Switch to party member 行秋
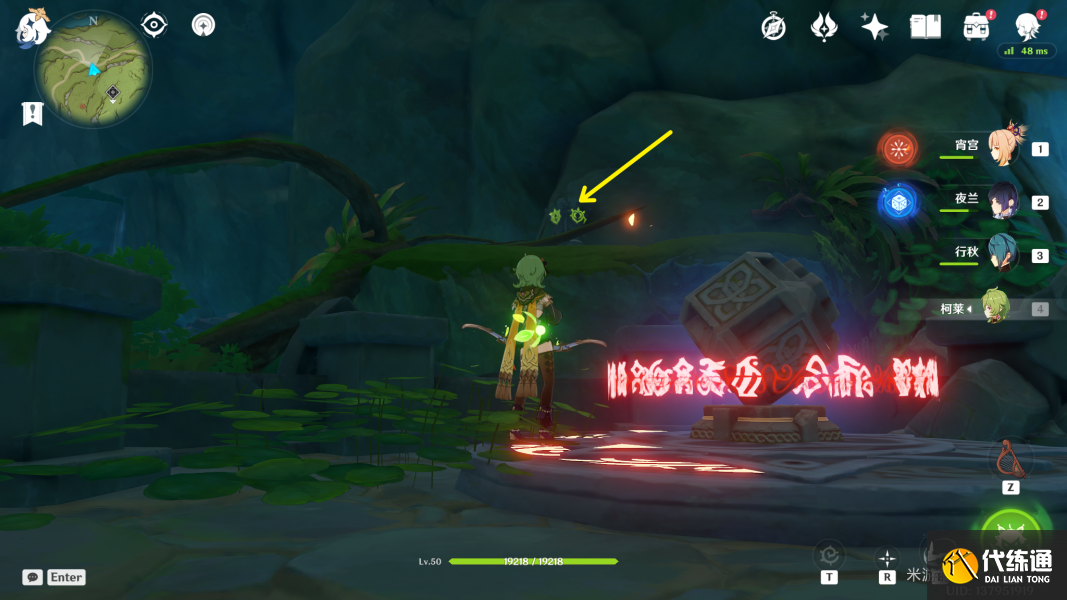The height and width of the screenshot is (600, 1067). pos(1001,254)
